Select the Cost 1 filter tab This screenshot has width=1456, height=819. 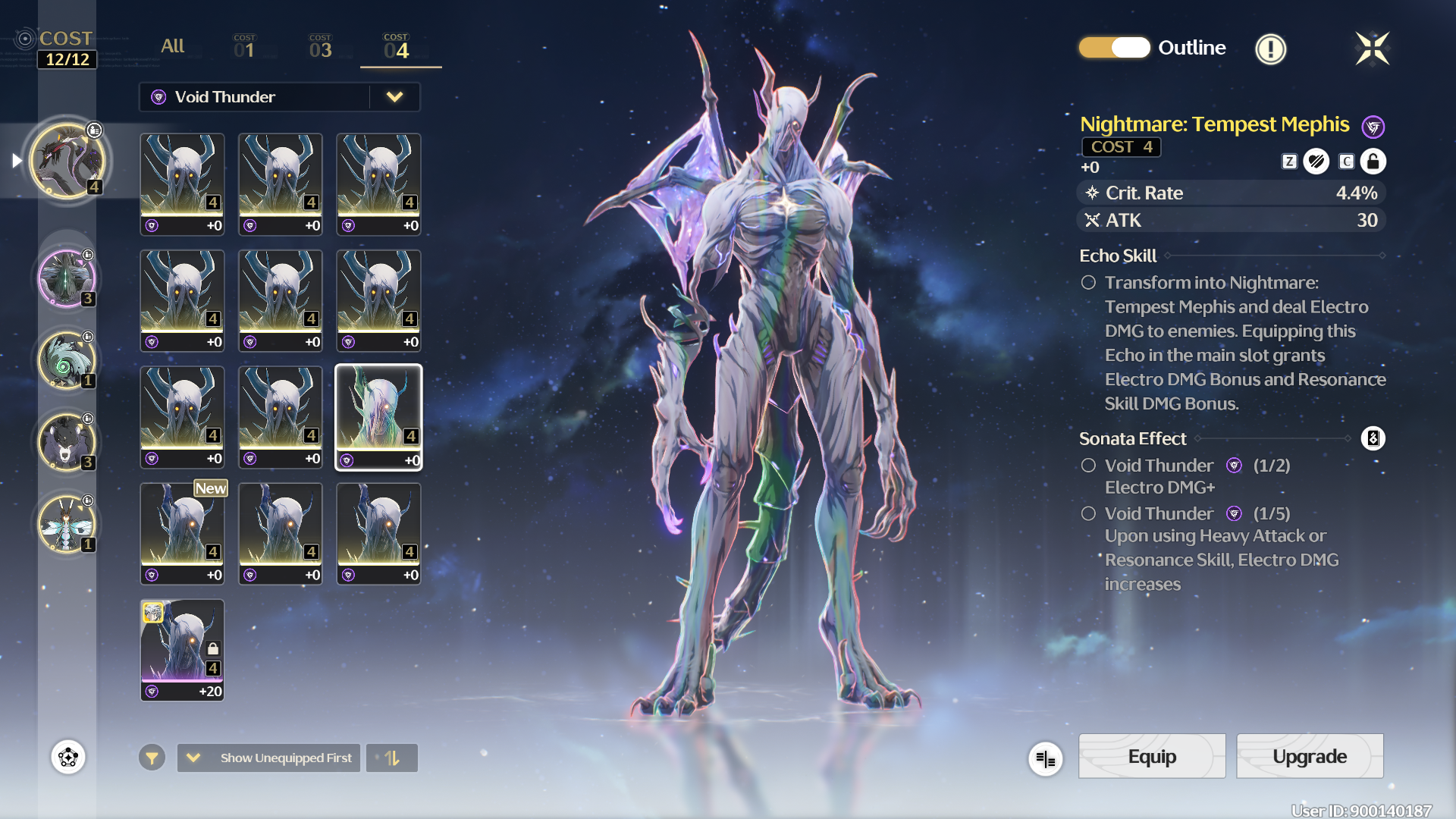point(244,47)
